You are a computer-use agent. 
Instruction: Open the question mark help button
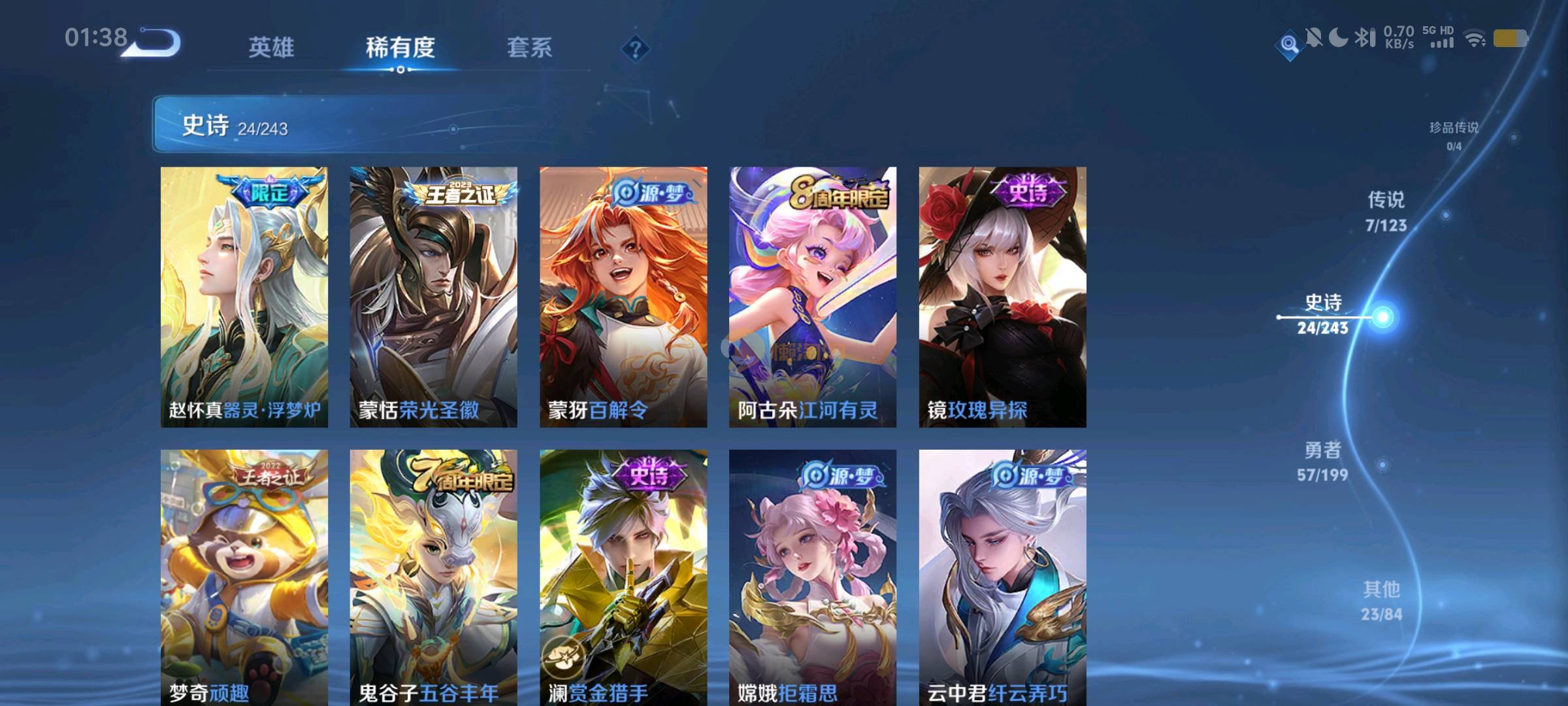(635, 48)
